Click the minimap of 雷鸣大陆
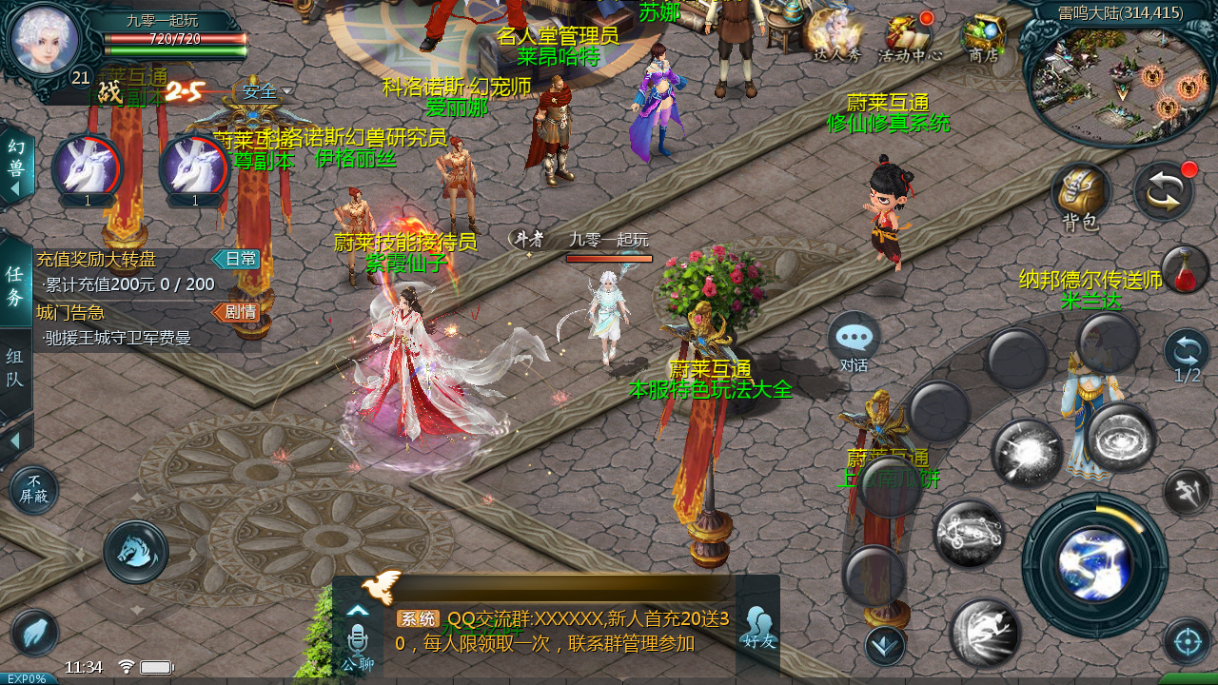The width and height of the screenshot is (1218, 685). 1116,80
